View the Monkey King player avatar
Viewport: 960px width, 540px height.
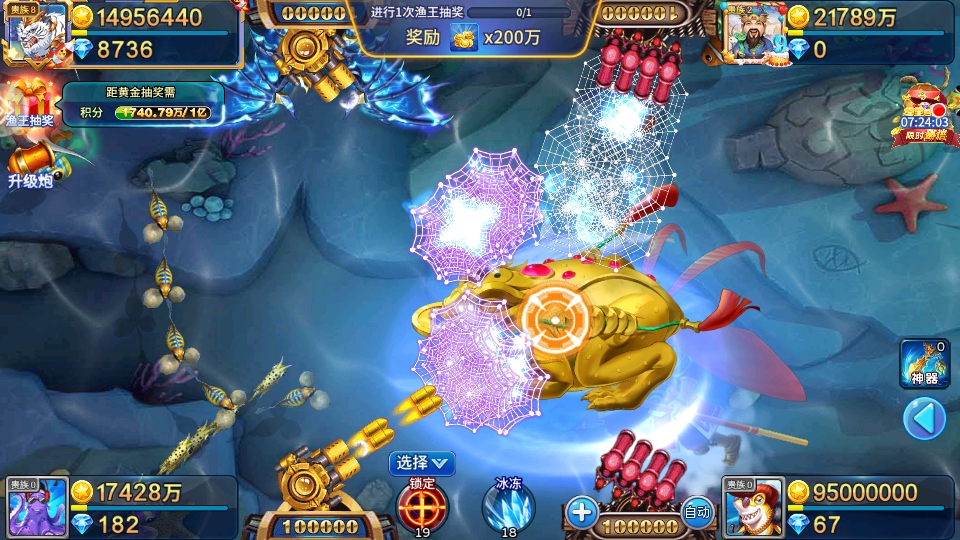752,507
